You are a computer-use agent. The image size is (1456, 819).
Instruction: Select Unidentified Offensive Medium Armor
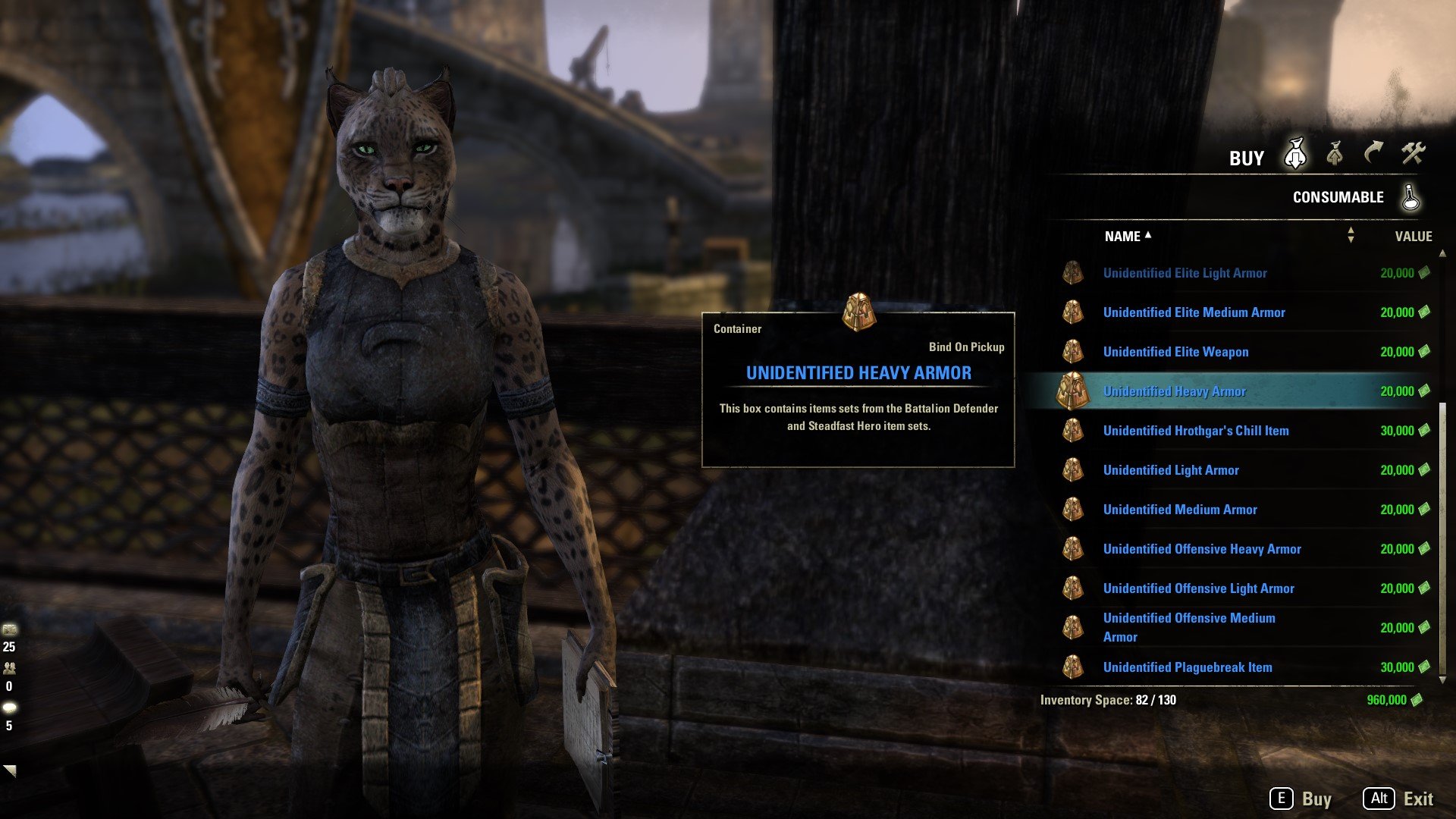[x=1189, y=627]
